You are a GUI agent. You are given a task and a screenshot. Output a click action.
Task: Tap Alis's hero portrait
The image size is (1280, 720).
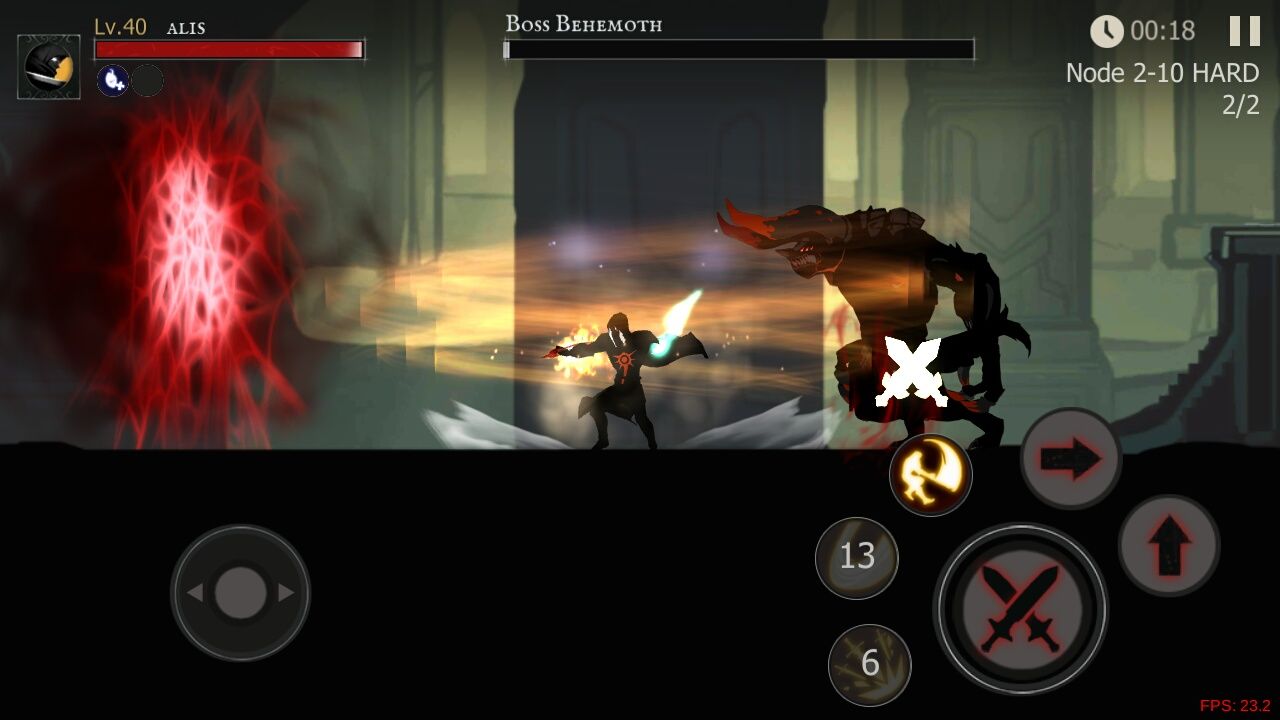click(49, 67)
